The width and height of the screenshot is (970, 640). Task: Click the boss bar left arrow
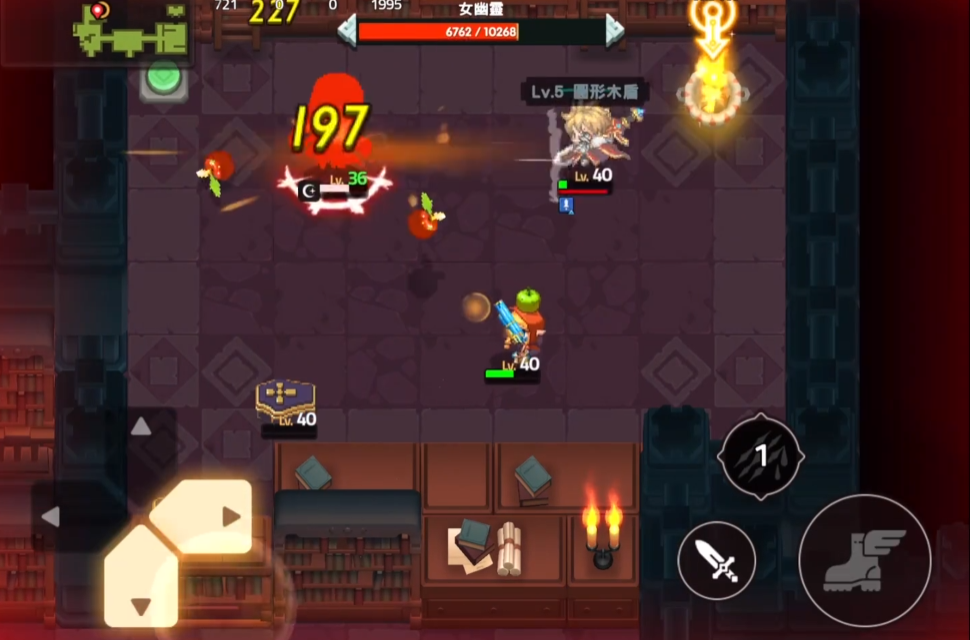(347, 30)
